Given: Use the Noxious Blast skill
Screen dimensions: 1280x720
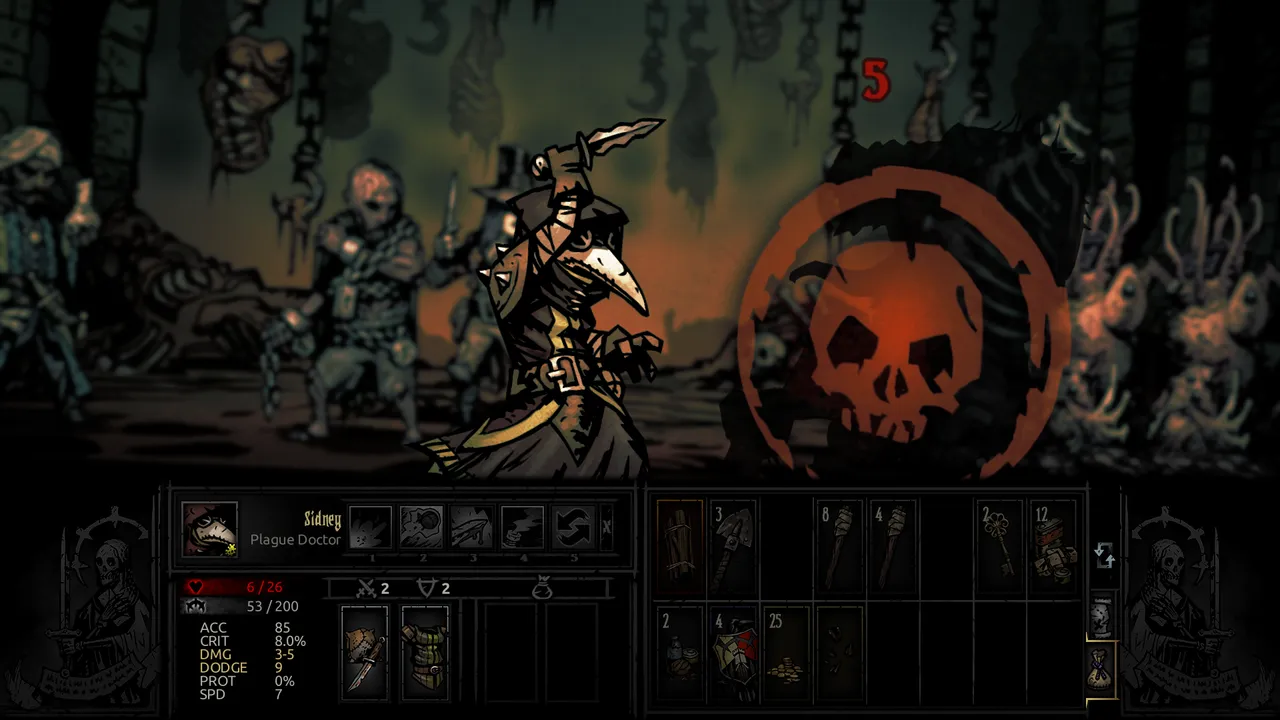Looking at the screenshot, I should coord(371,527).
